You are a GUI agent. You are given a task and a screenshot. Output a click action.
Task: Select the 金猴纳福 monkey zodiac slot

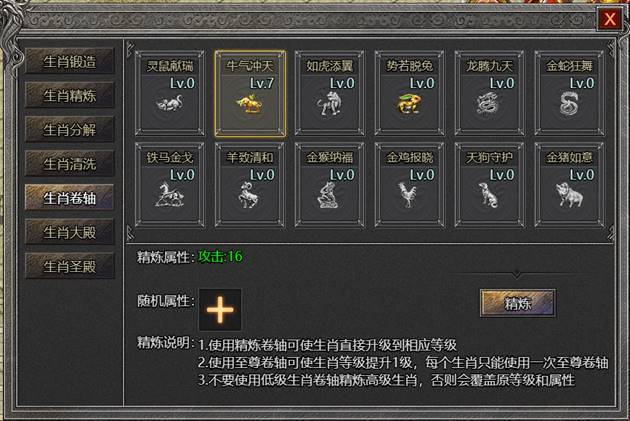point(330,183)
